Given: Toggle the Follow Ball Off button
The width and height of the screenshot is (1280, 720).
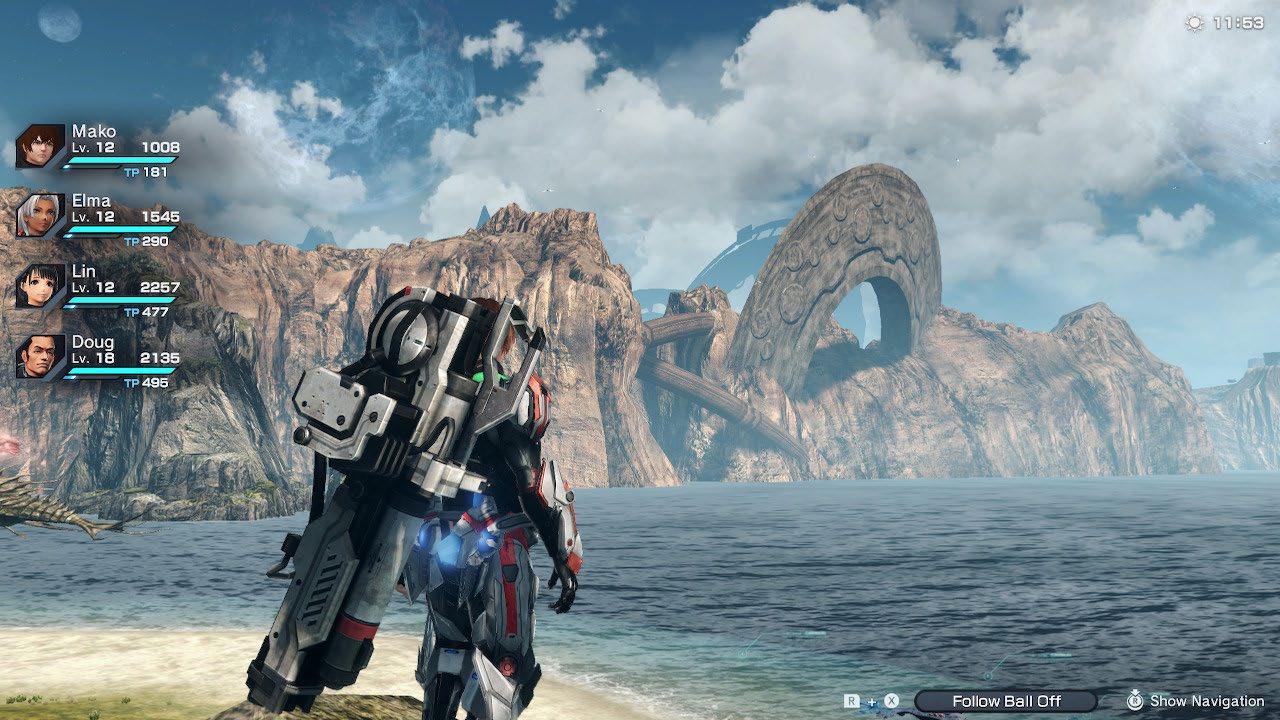Looking at the screenshot, I should [1005, 701].
